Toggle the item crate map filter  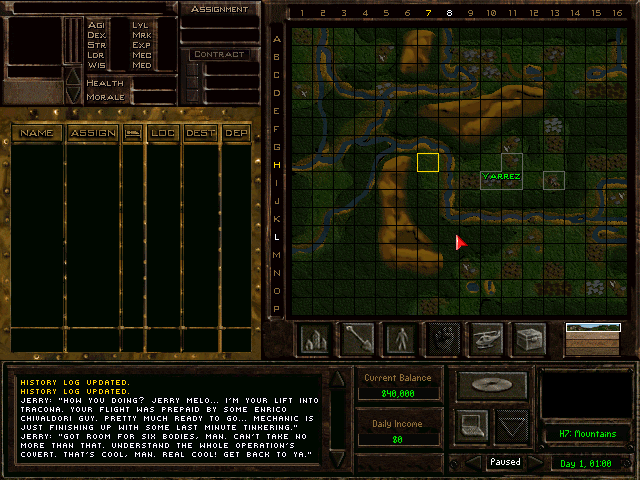tap(529, 339)
